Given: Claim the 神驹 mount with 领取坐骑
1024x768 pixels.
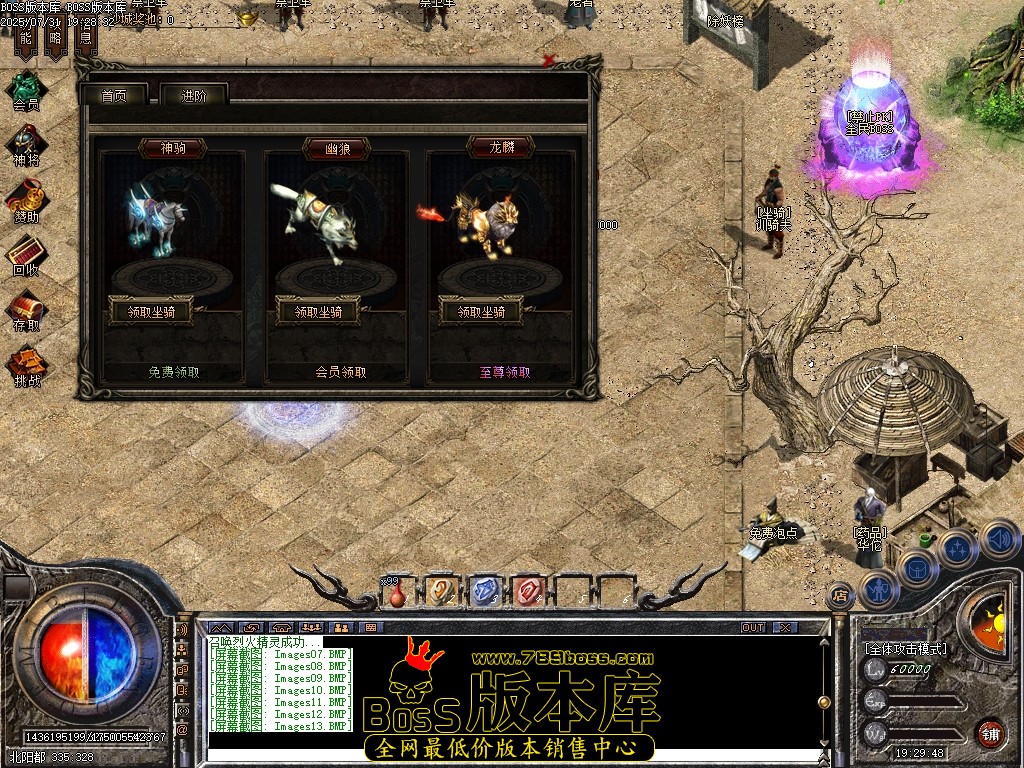Looking at the screenshot, I should 149,311.
